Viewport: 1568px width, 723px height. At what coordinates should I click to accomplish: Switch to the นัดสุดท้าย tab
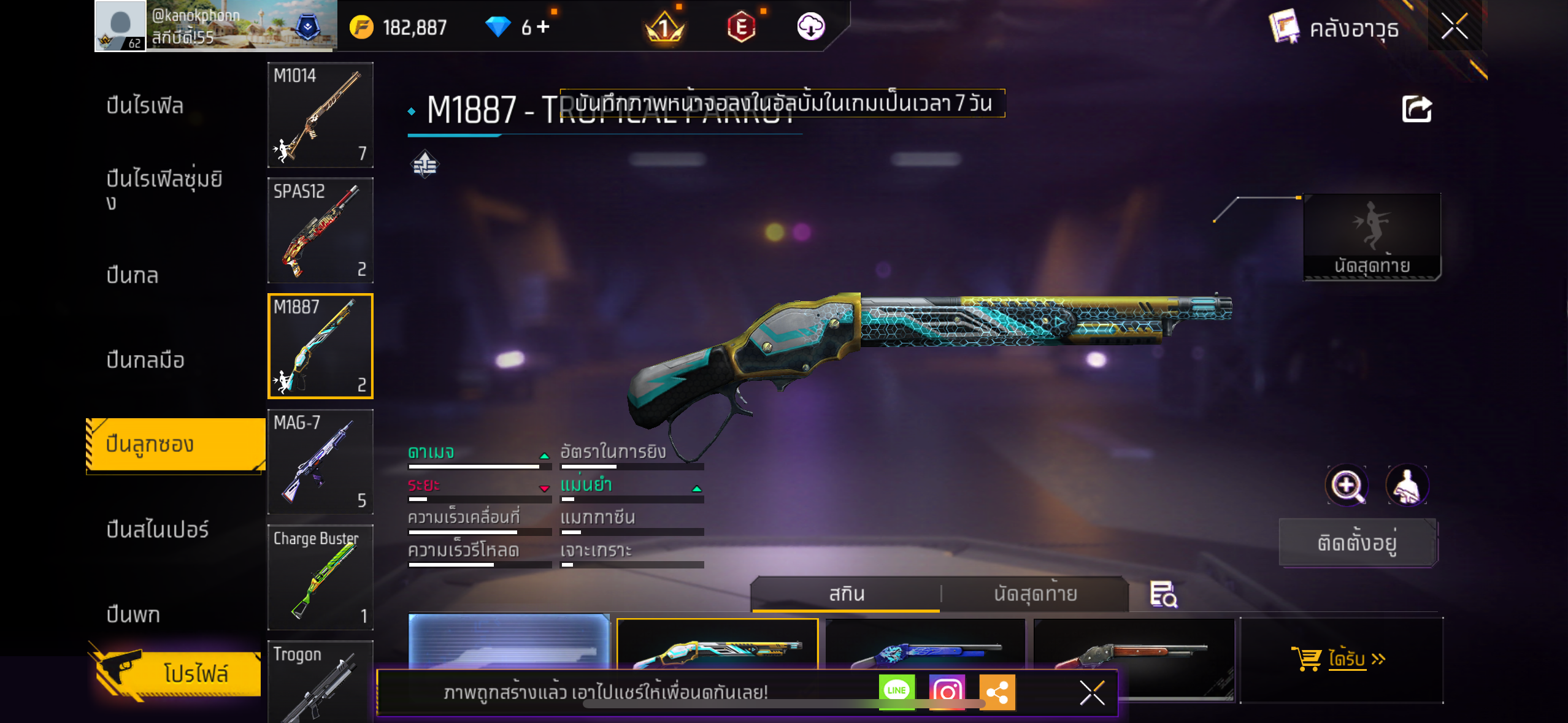[1035, 594]
